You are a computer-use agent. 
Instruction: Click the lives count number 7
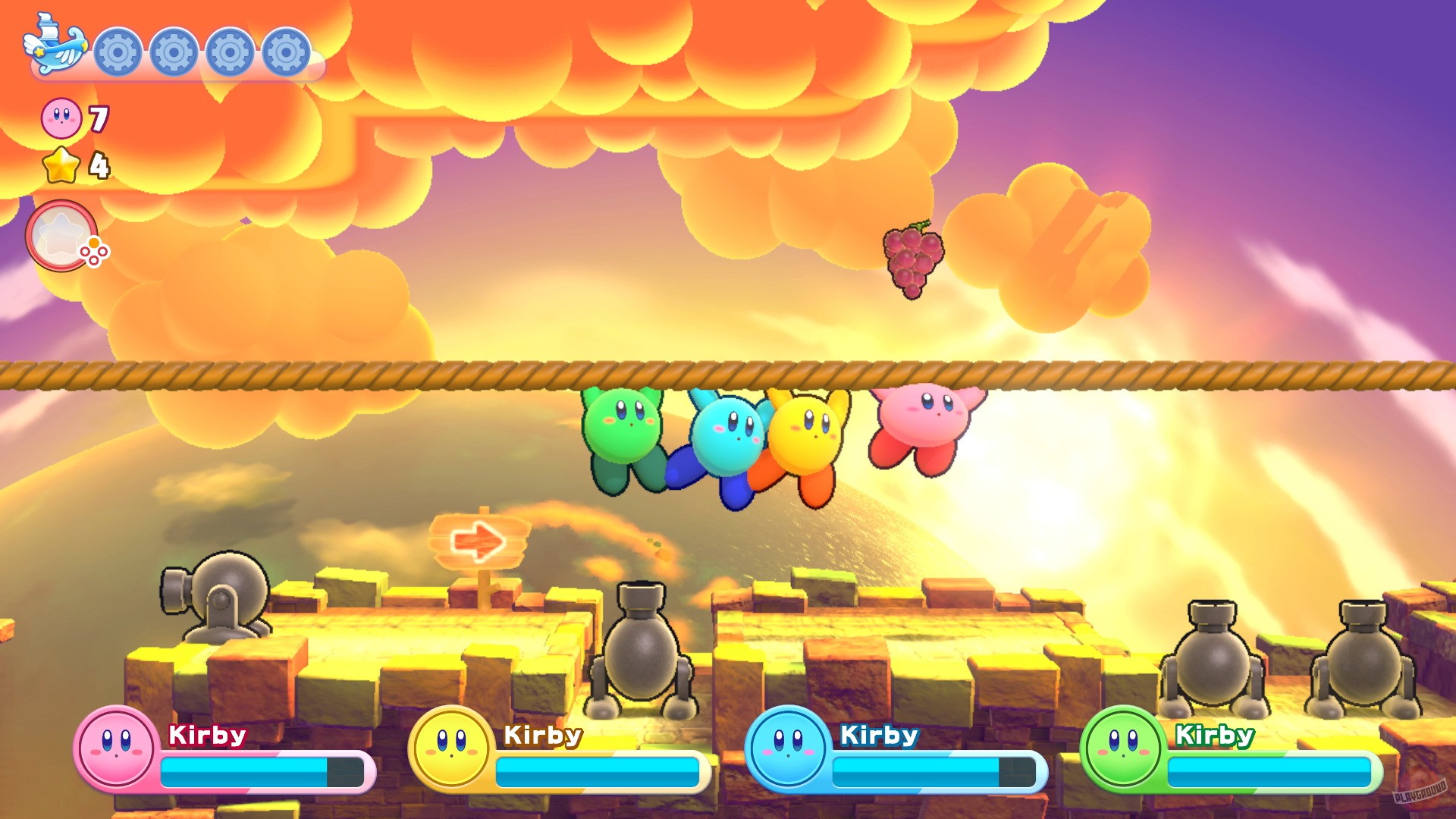tap(98, 118)
